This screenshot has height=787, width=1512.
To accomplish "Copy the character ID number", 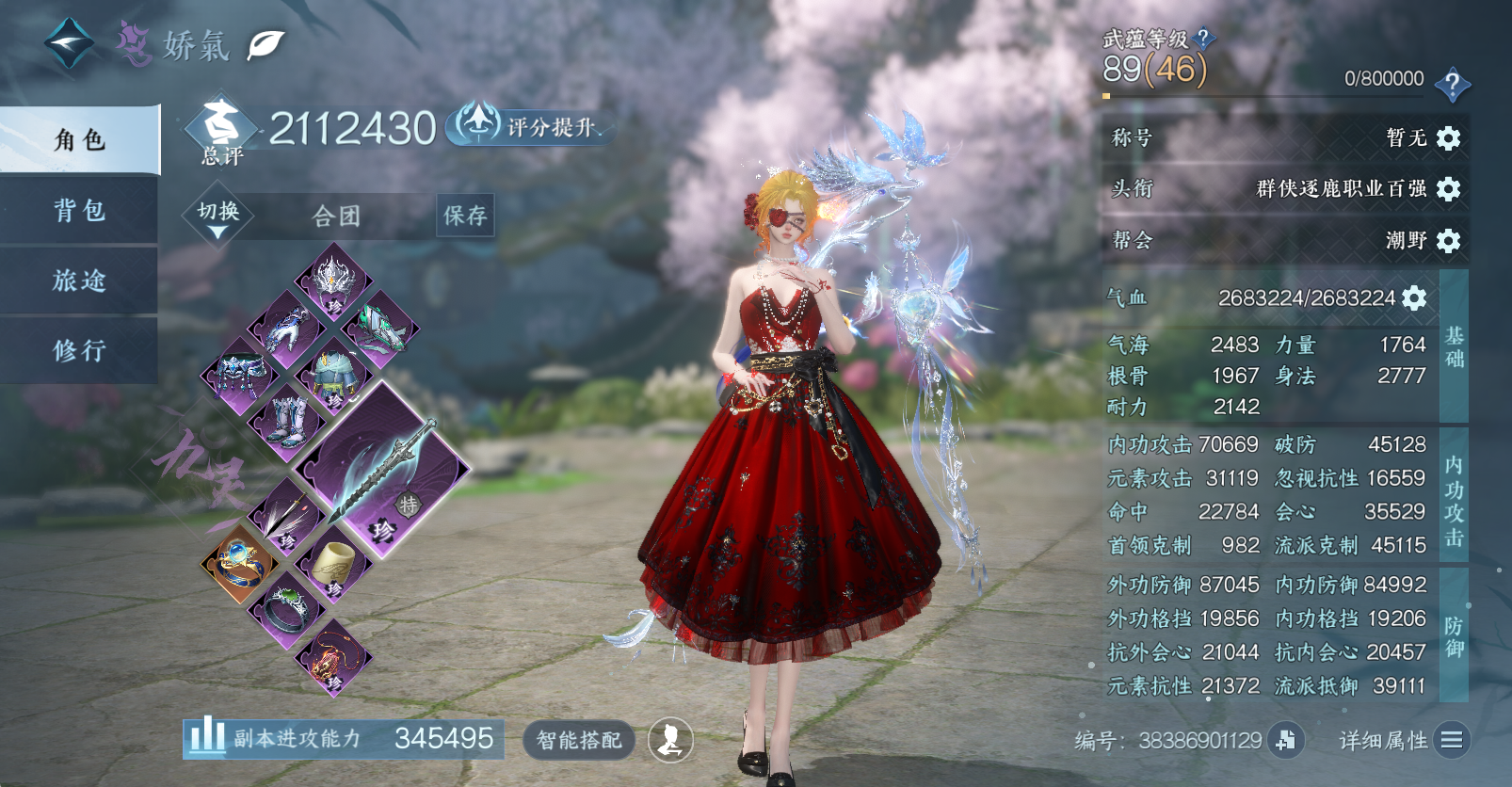I will coord(1285,741).
